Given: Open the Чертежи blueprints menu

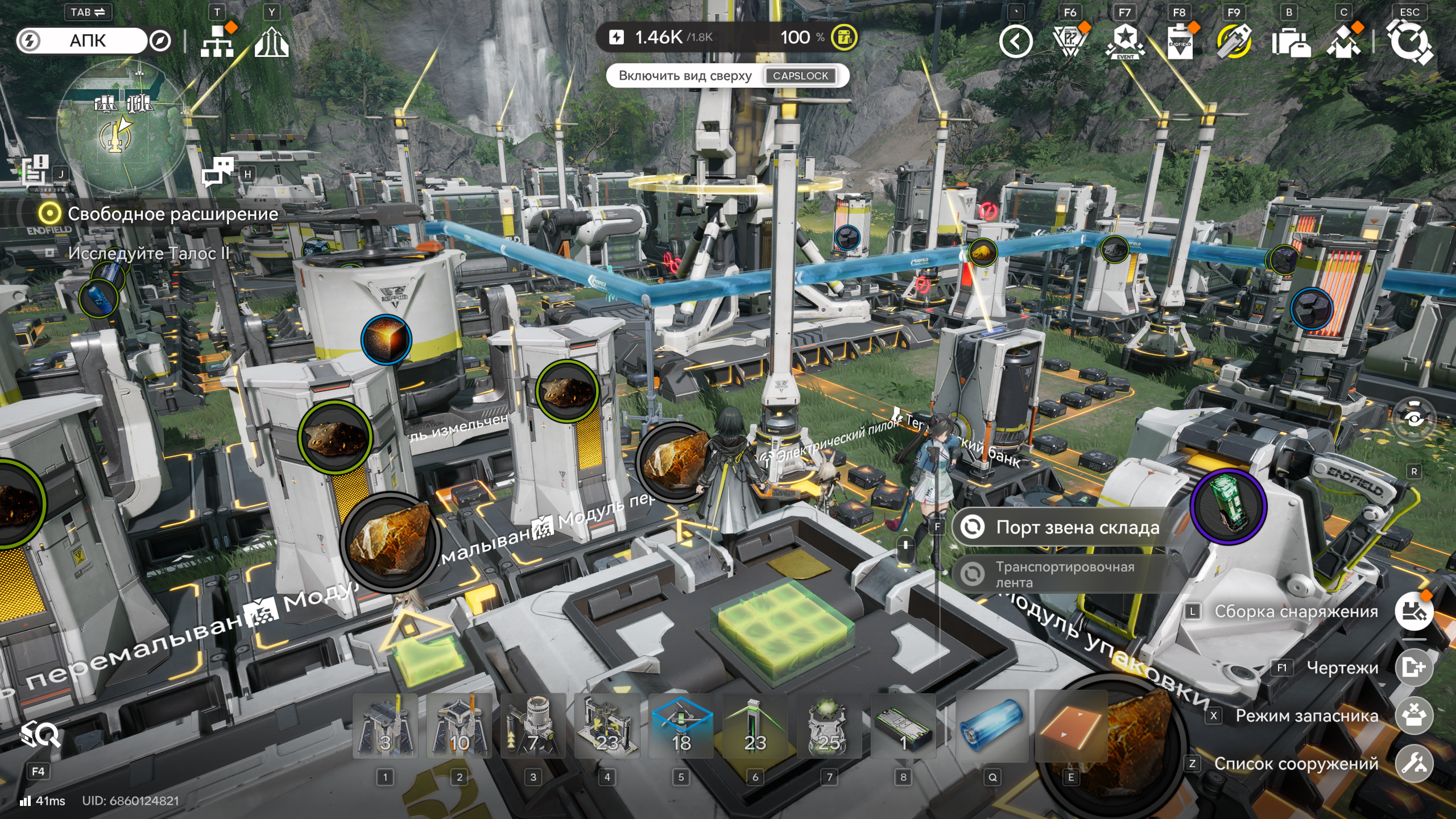Looking at the screenshot, I should 1413,667.
